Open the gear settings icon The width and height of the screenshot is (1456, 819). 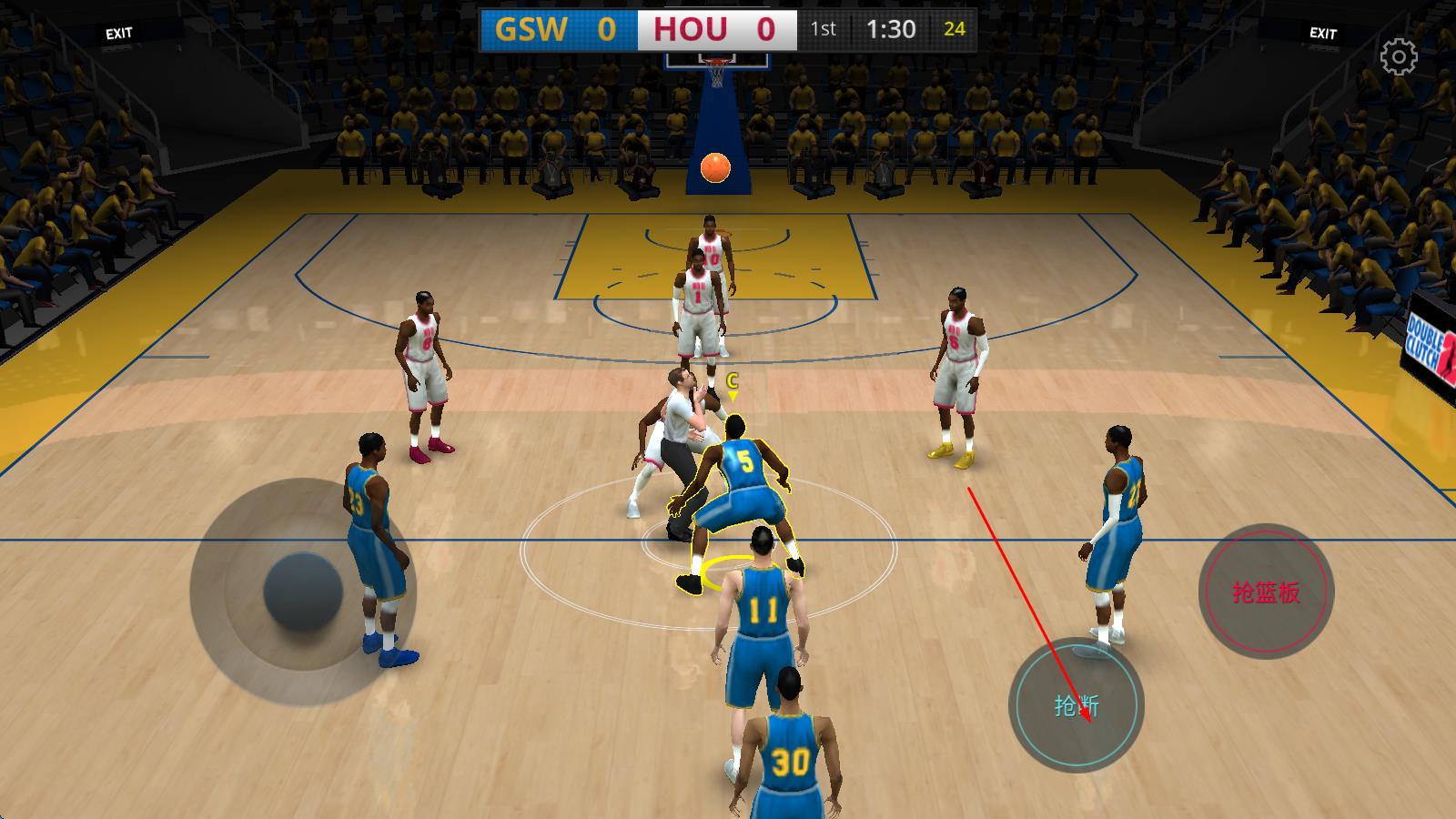pos(1399,57)
